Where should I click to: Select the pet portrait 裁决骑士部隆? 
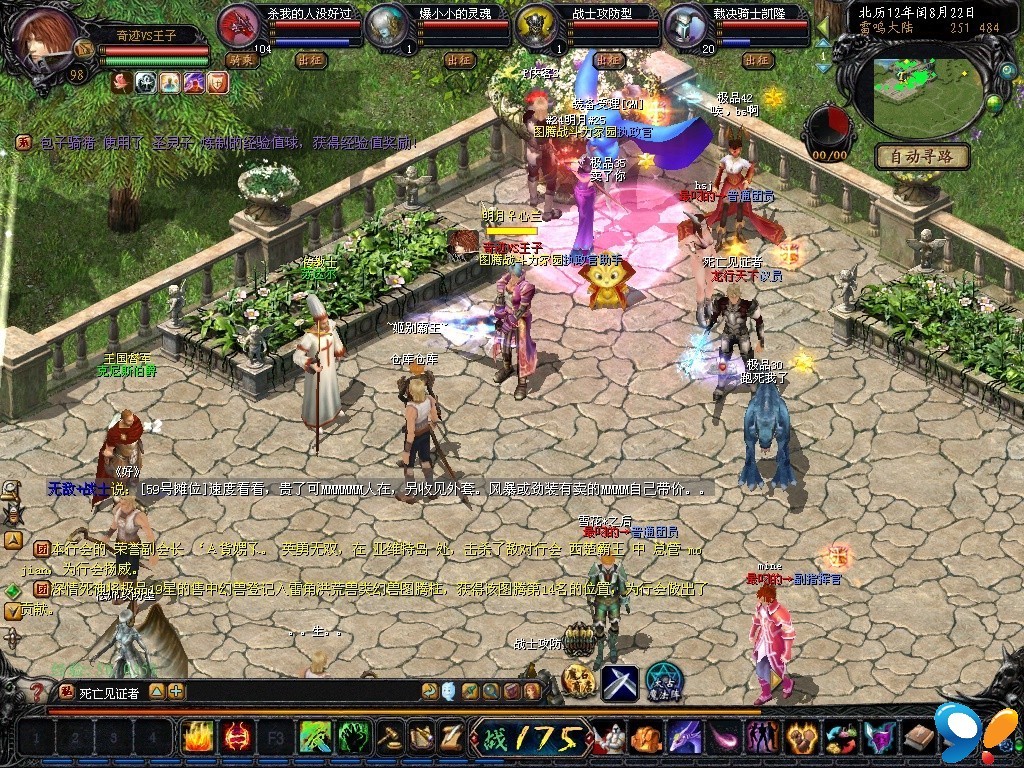686,25
